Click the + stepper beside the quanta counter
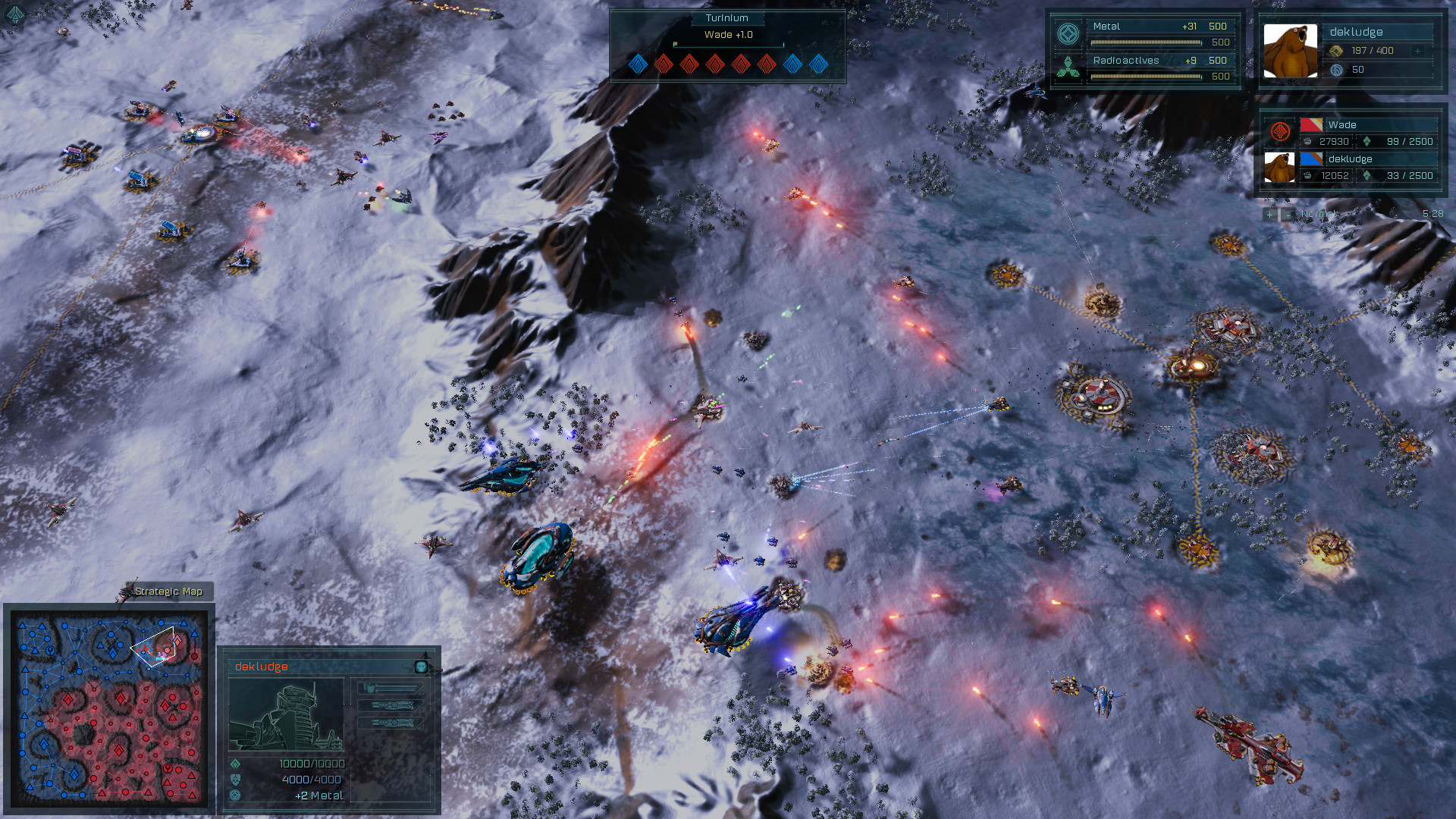The width and height of the screenshot is (1456, 819). point(1417,51)
